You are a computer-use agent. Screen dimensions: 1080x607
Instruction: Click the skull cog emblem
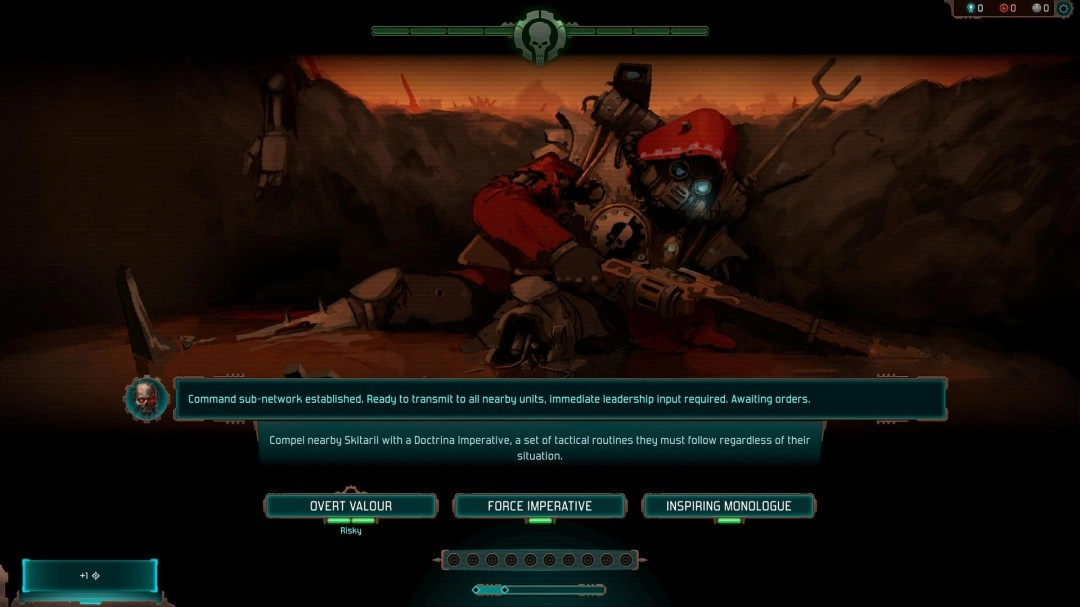click(539, 36)
